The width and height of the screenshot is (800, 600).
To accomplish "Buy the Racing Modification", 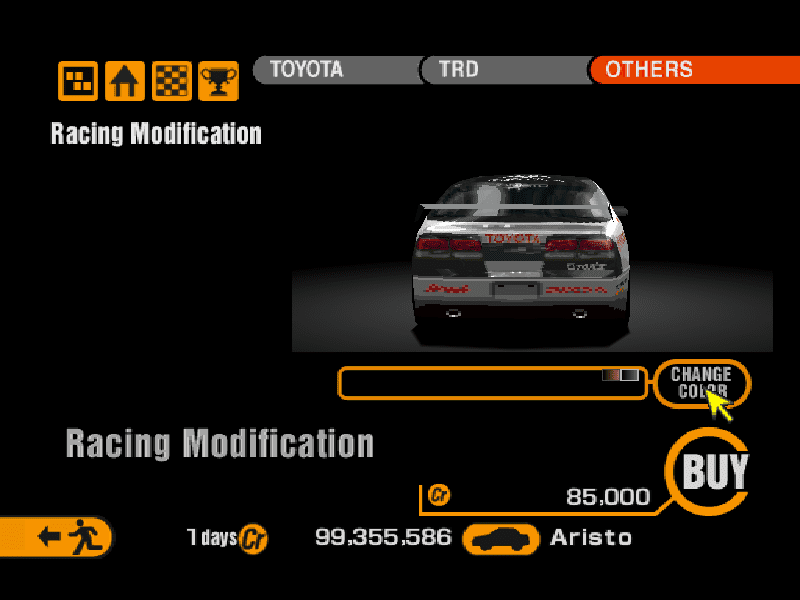I will coord(714,472).
